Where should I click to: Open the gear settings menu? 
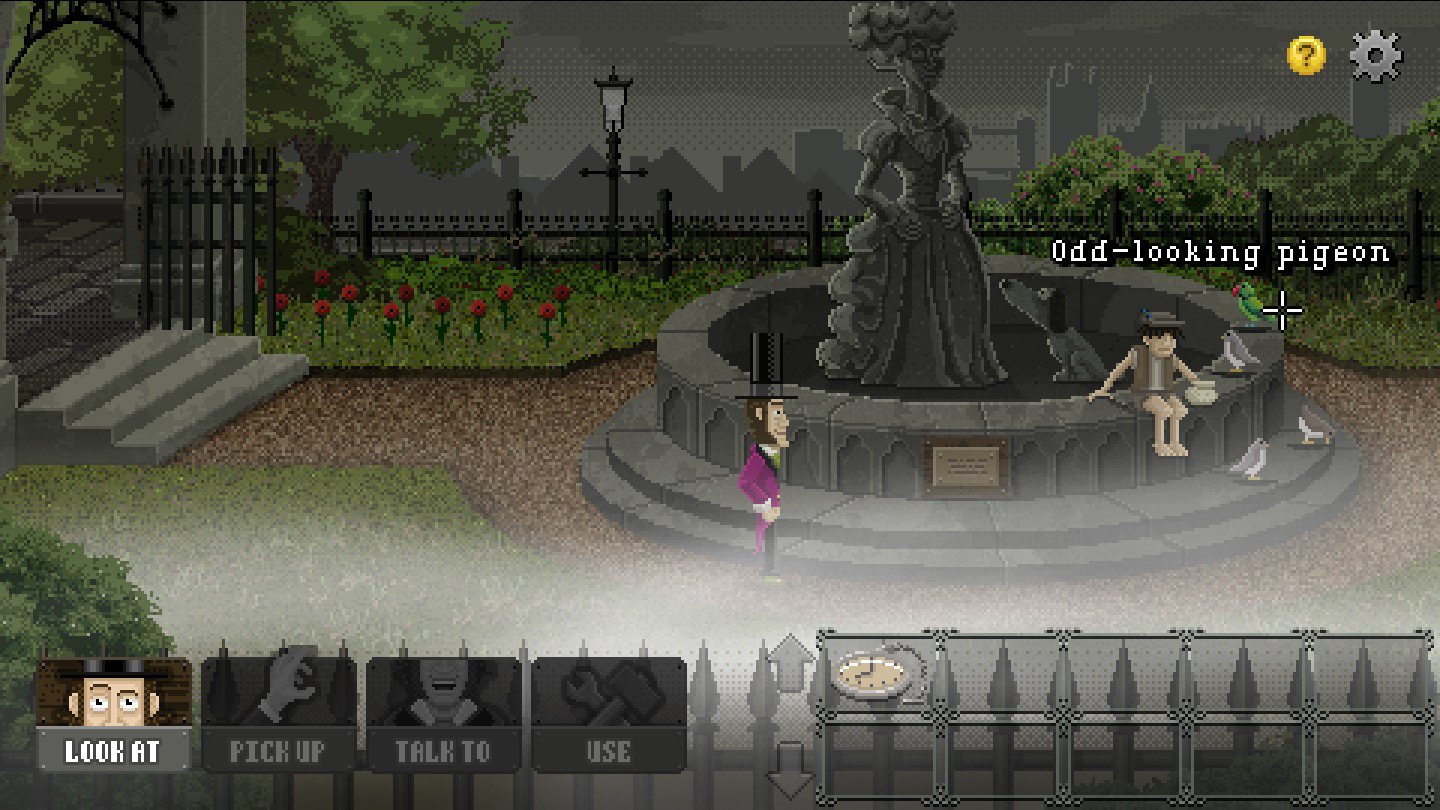pos(1376,55)
